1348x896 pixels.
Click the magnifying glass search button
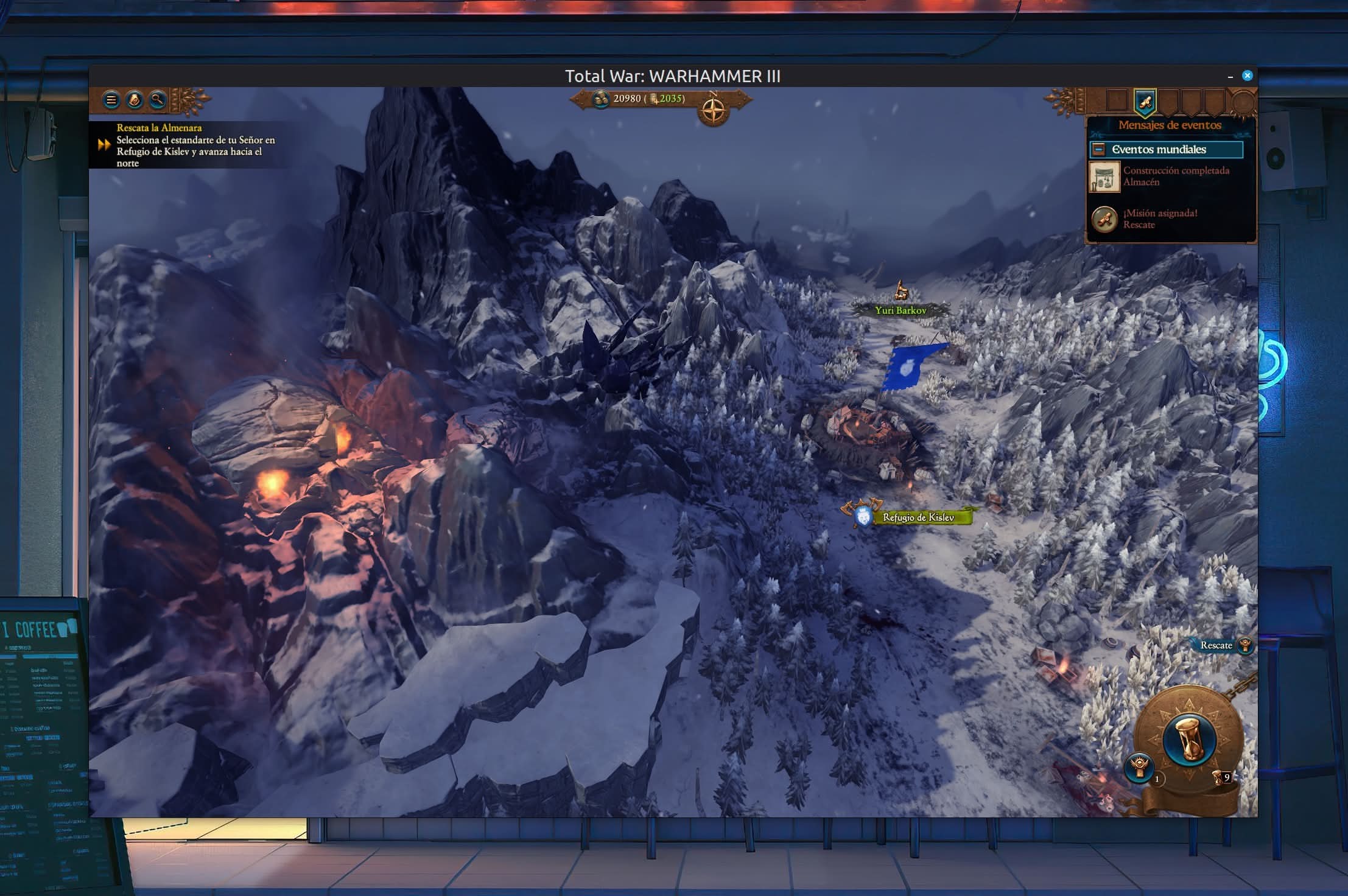click(158, 100)
